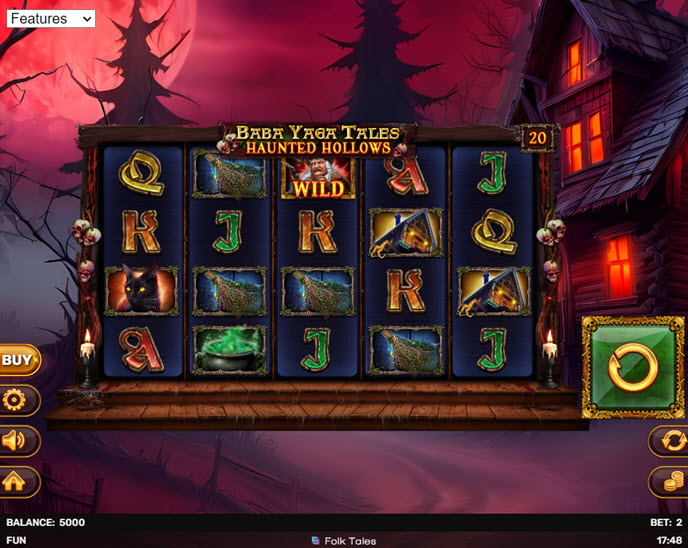Go to the home screen via the house icon
688x548 pixels.
[x=17, y=482]
